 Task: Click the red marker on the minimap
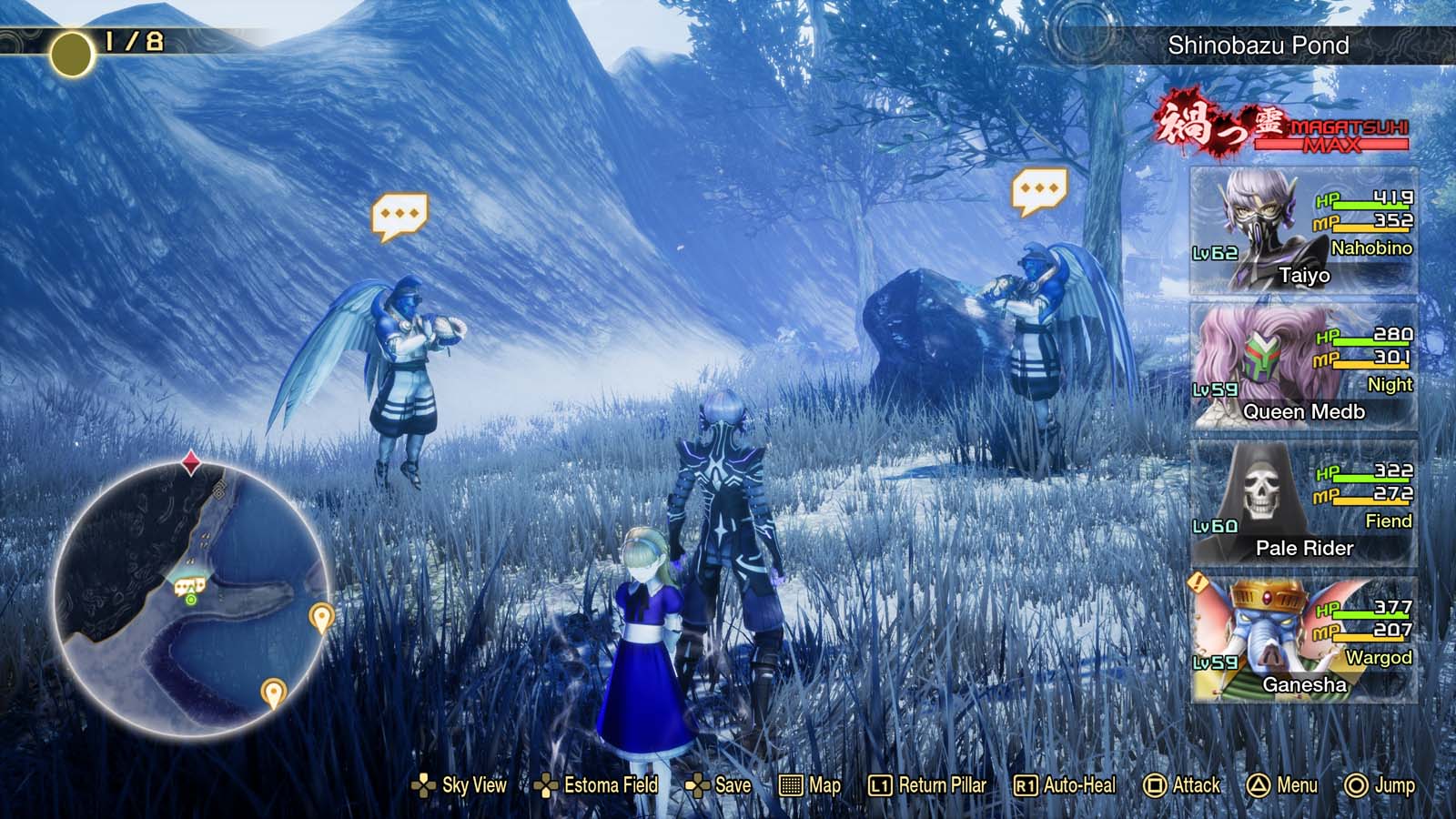[x=190, y=461]
